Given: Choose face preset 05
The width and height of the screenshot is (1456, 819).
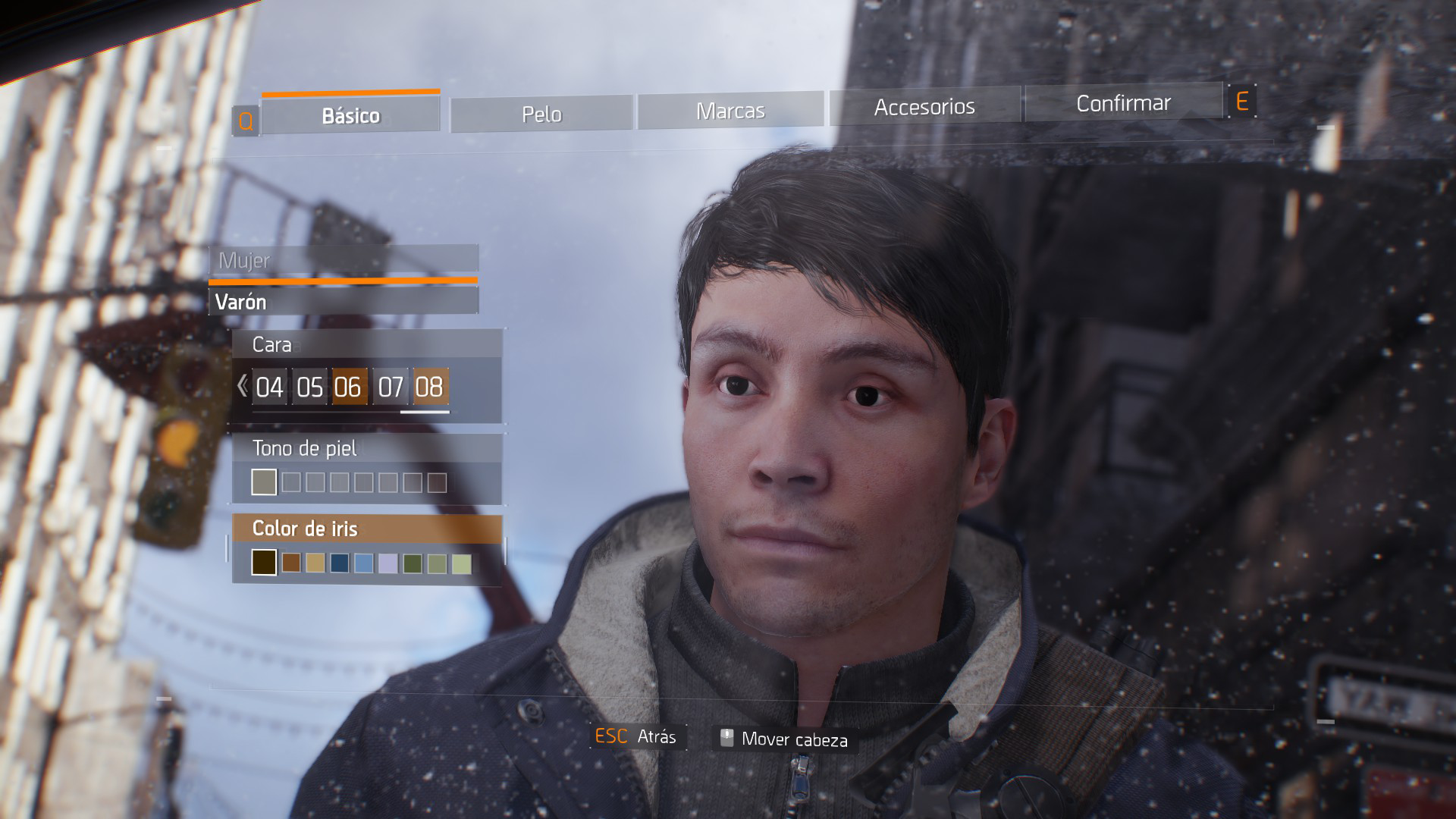Looking at the screenshot, I should tap(309, 388).
